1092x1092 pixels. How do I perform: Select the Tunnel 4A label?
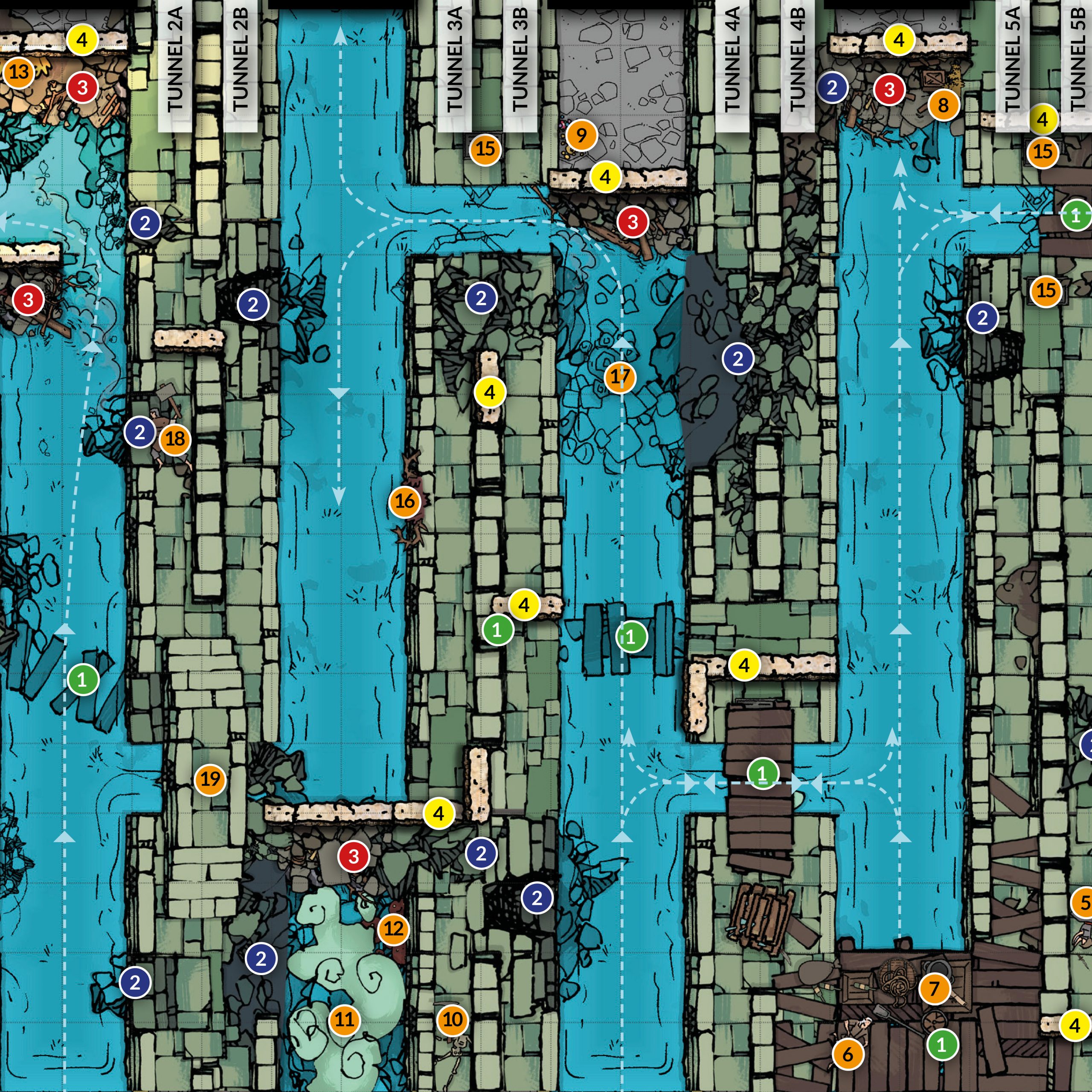pyautogui.click(x=732, y=59)
